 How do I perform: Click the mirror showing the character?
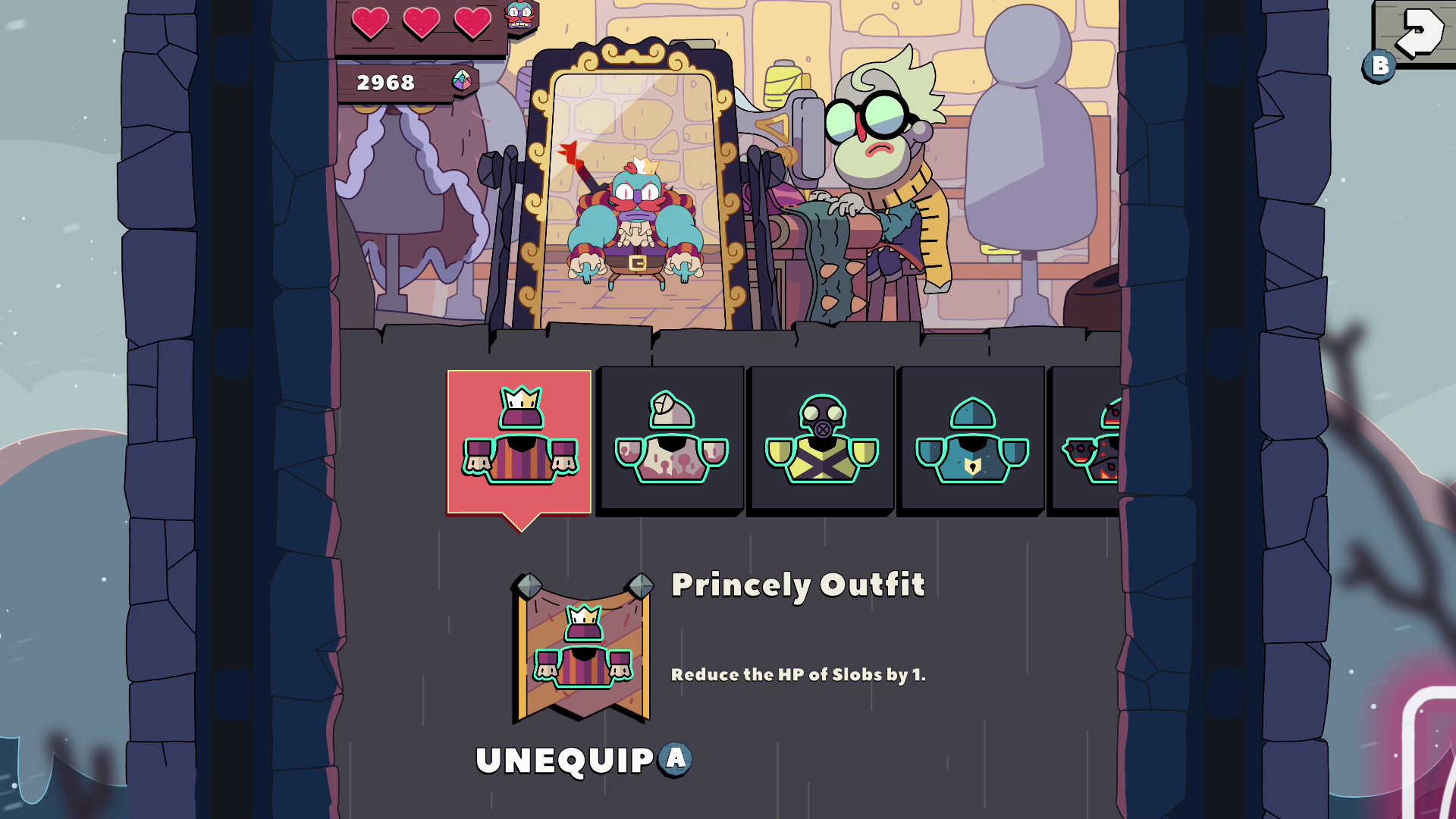(633, 190)
